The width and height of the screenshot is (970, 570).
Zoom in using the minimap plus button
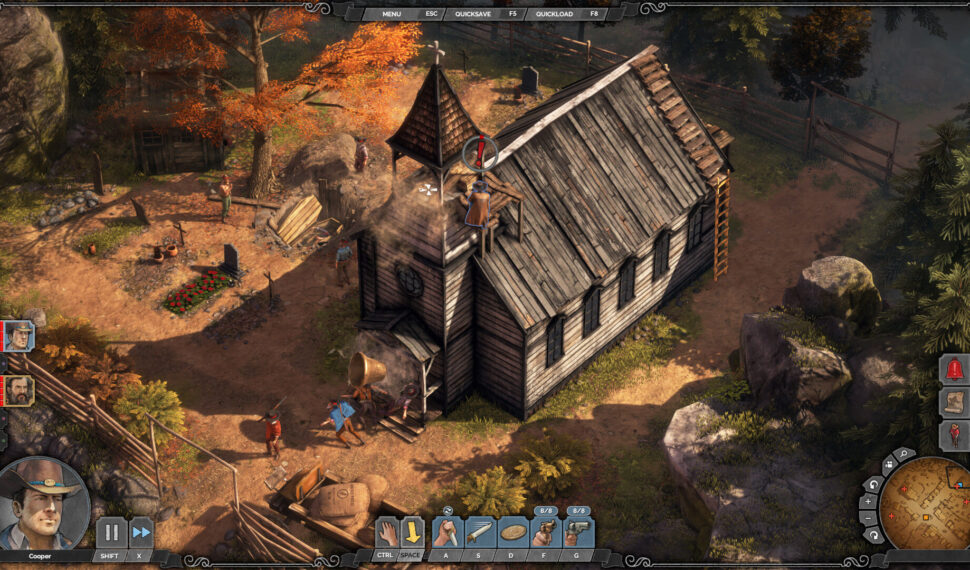868,501
